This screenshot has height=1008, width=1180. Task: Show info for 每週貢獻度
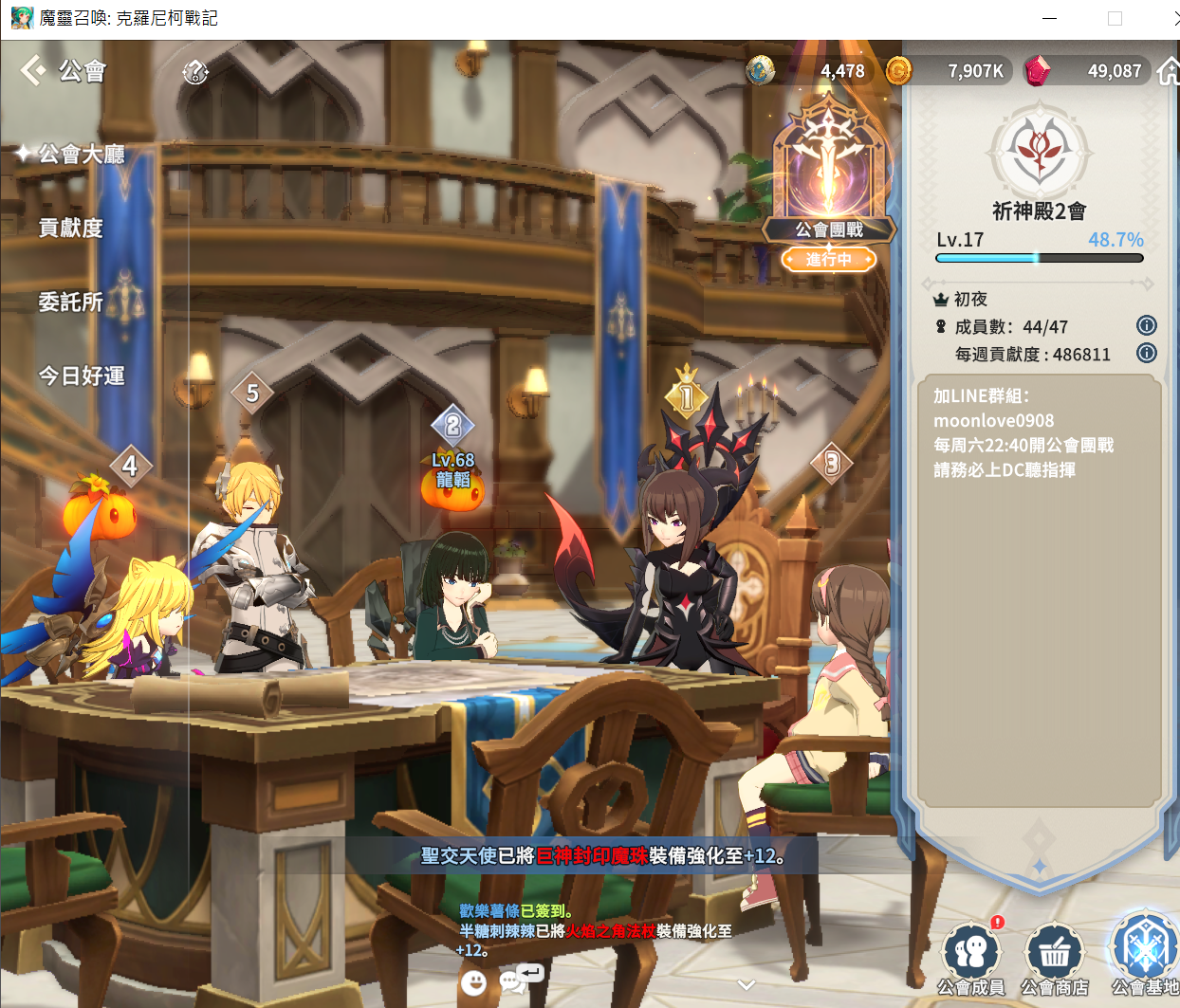[1146, 354]
